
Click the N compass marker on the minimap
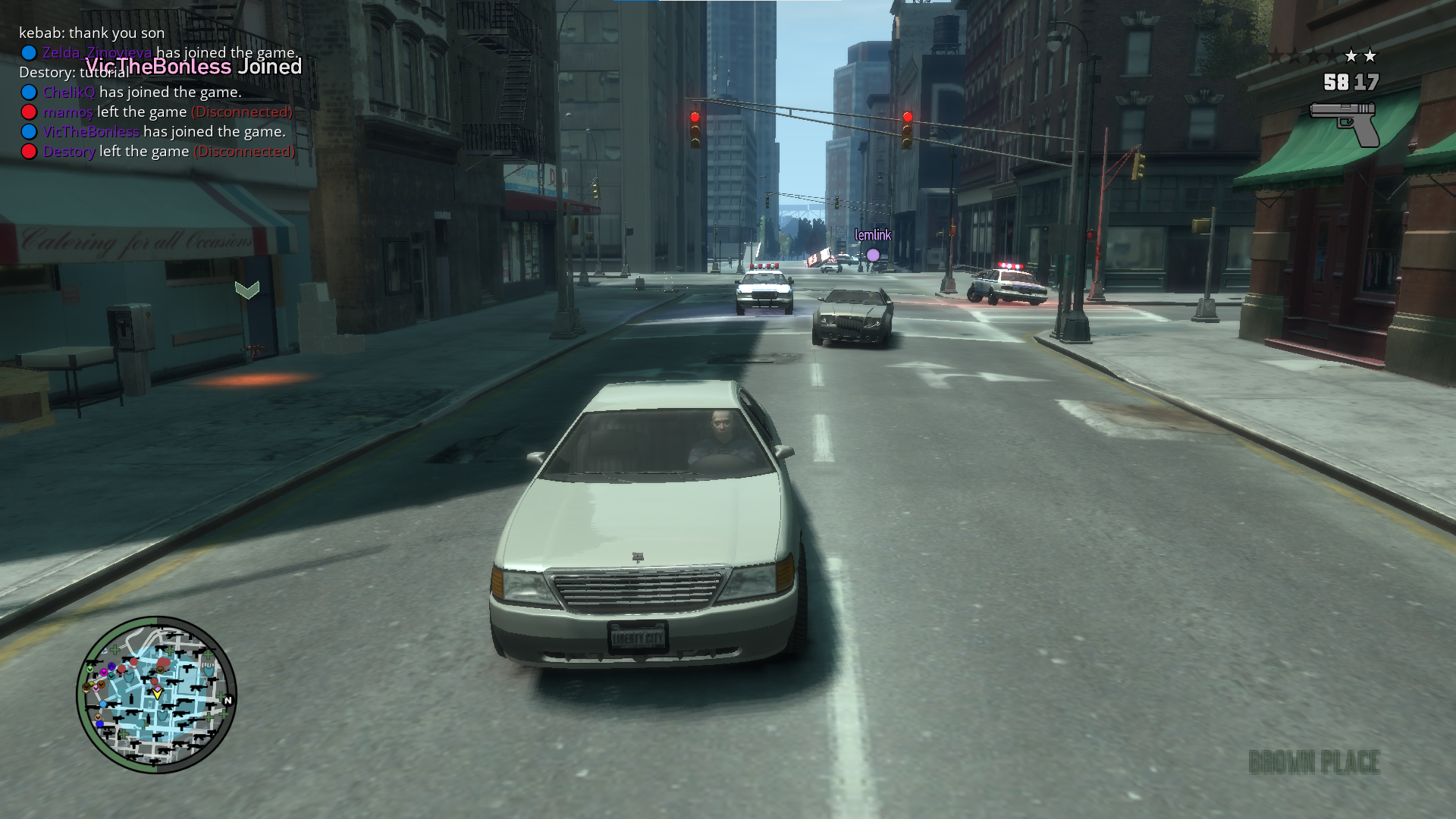(x=228, y=700)
